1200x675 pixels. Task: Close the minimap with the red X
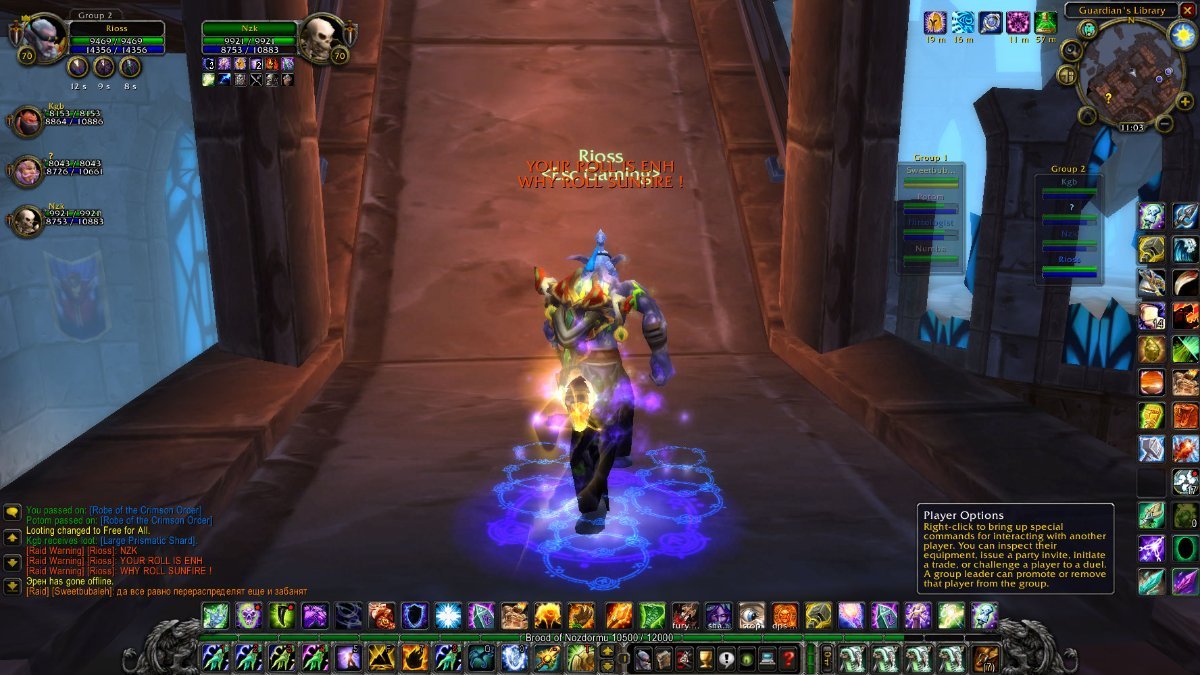click(x=1187, y=10)
